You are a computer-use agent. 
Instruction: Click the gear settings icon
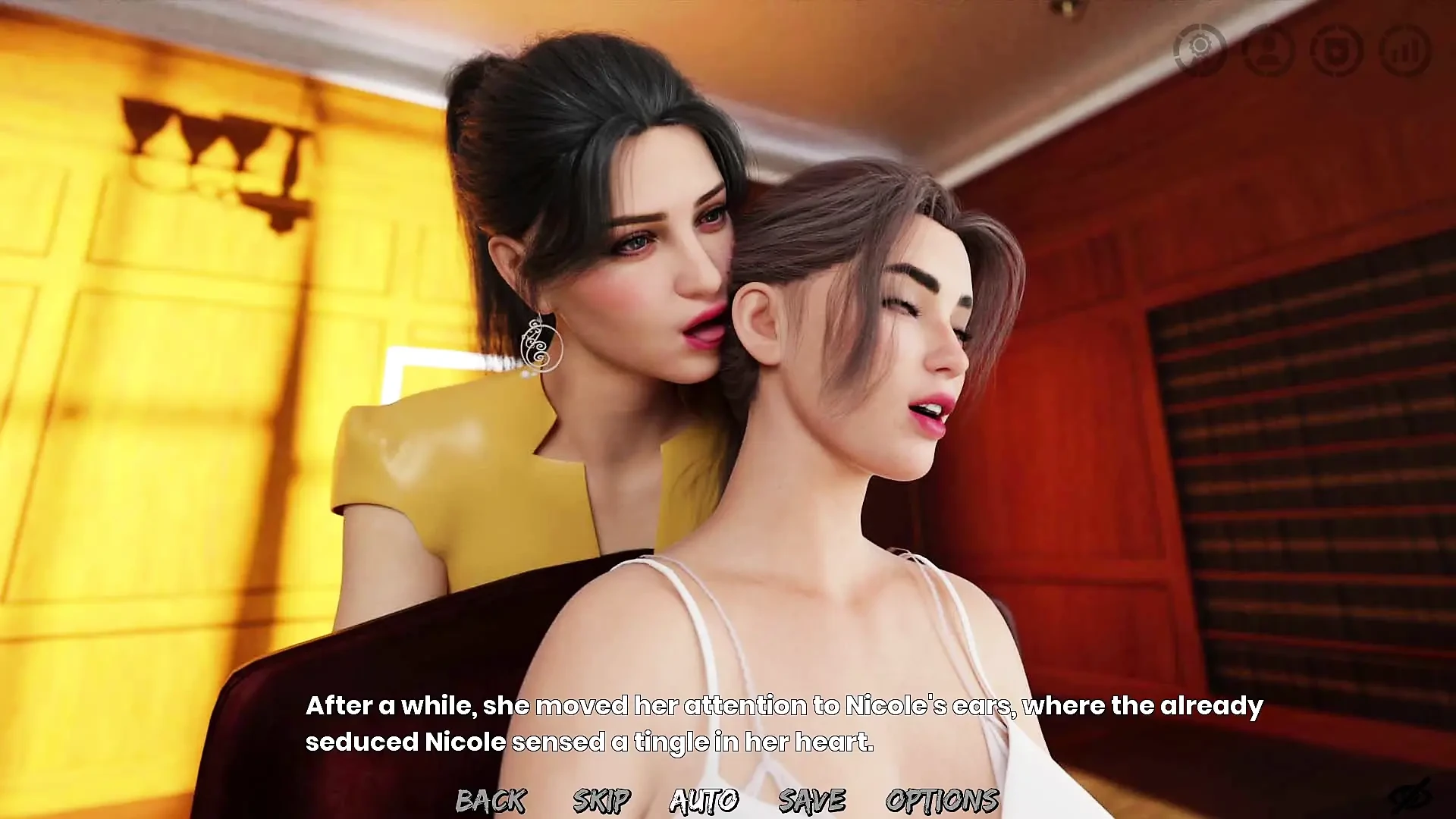[1200, 49]
